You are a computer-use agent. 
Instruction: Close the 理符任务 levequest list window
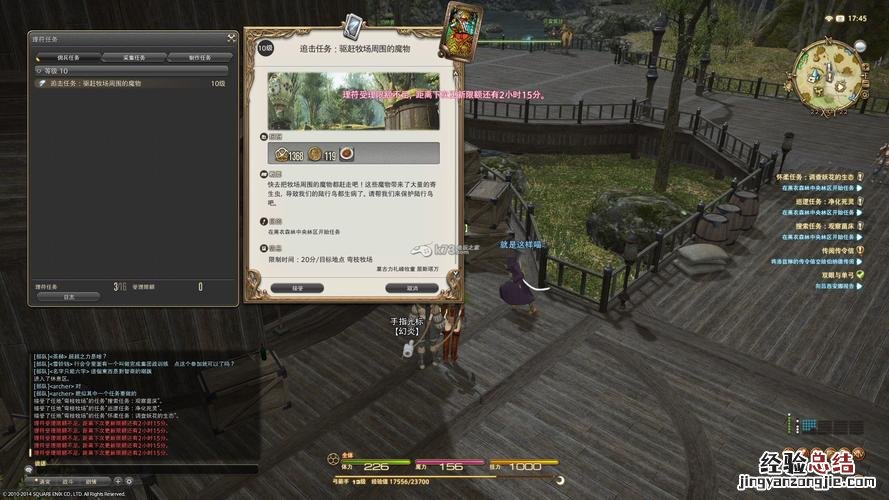(231, 38)
